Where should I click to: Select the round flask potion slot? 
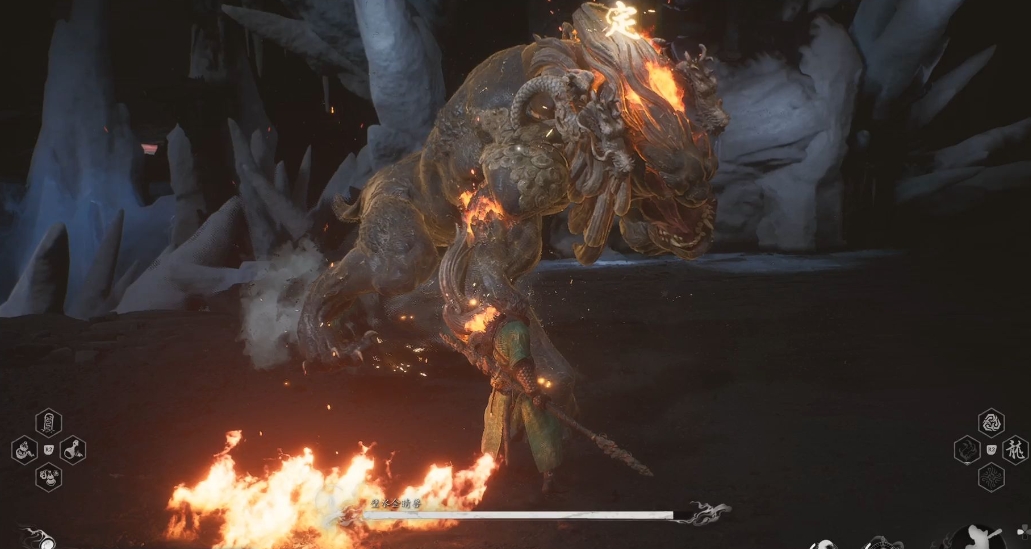(73, 450)
